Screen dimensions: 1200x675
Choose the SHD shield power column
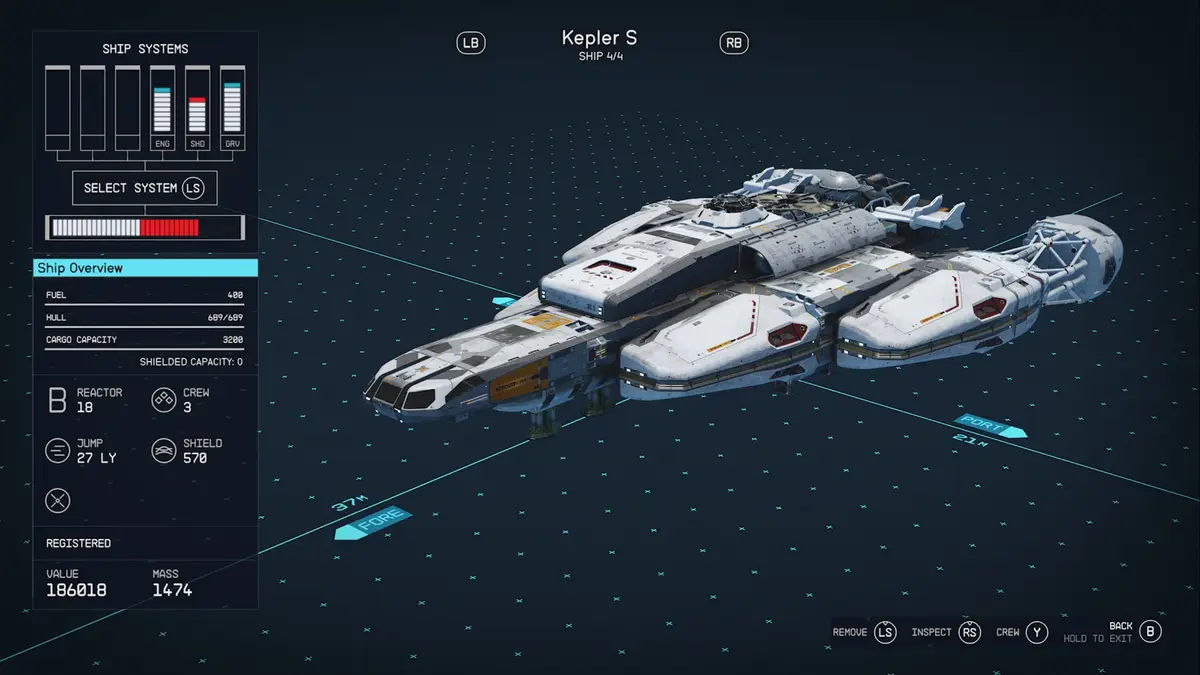coord(197,109)
